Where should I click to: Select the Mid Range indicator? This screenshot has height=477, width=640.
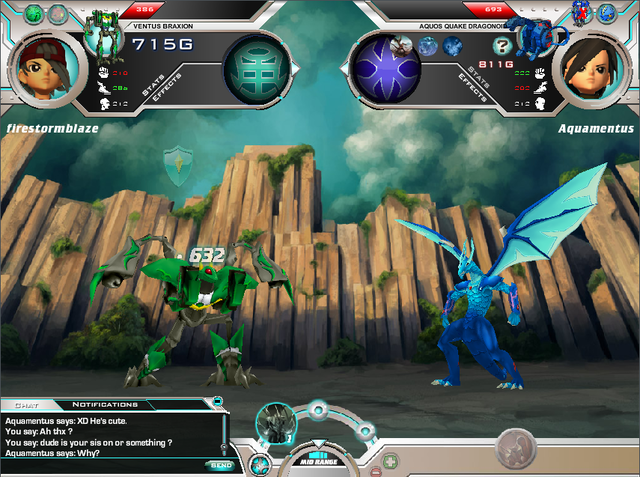coord(316,462)
